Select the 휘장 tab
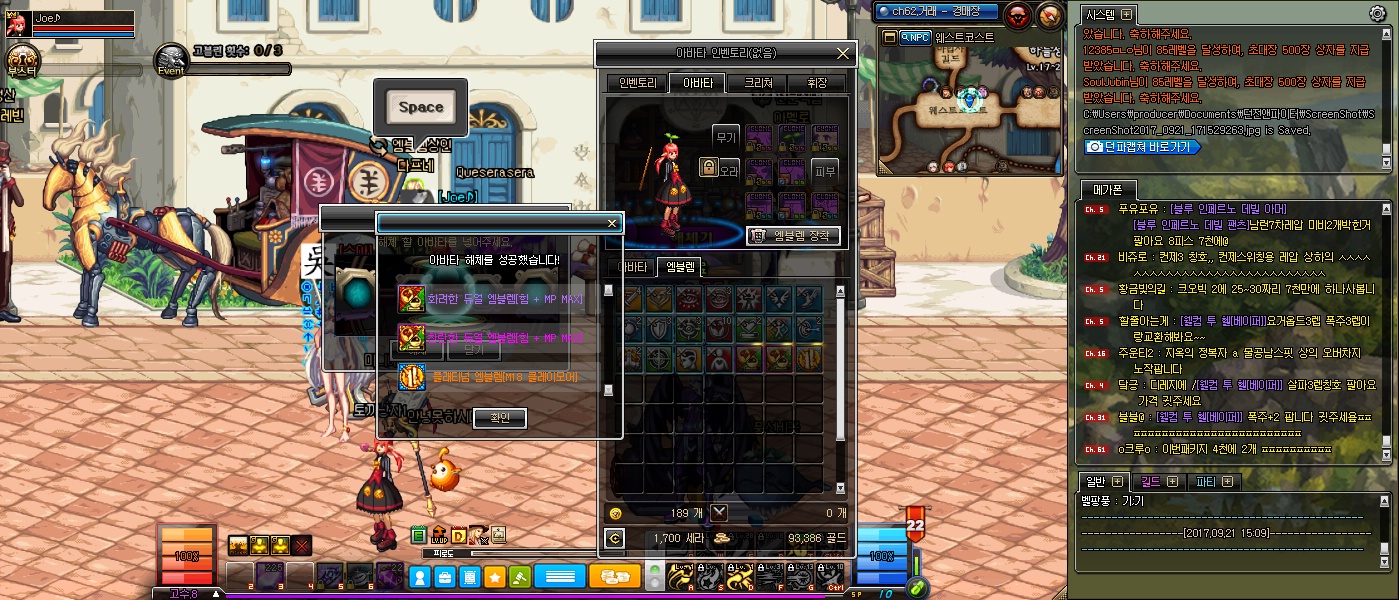Image resolution: width=1399 pixels, height=600 pixels. click(817, 83)
